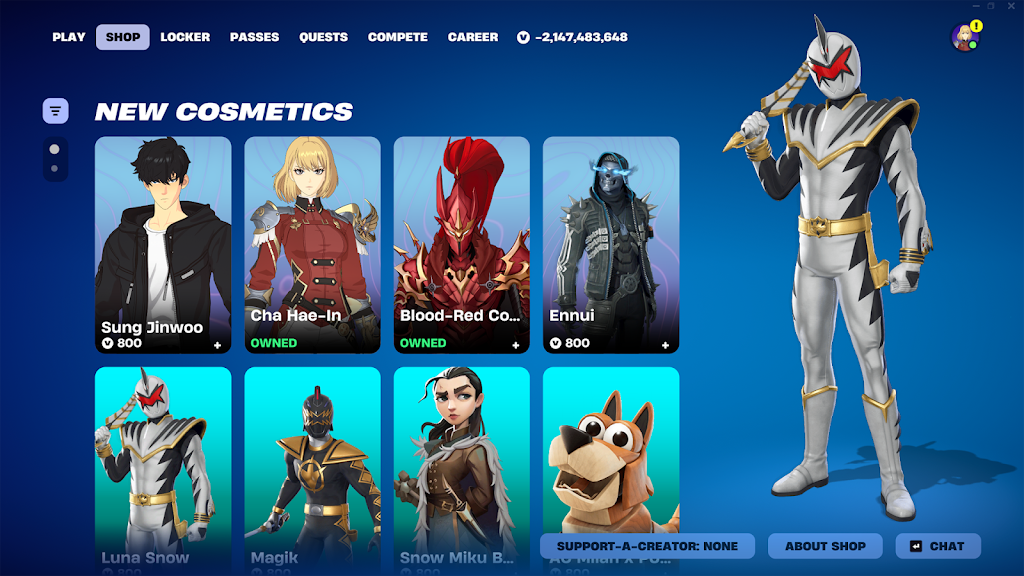Select the Sung Jinwoo outfit card

163,244
